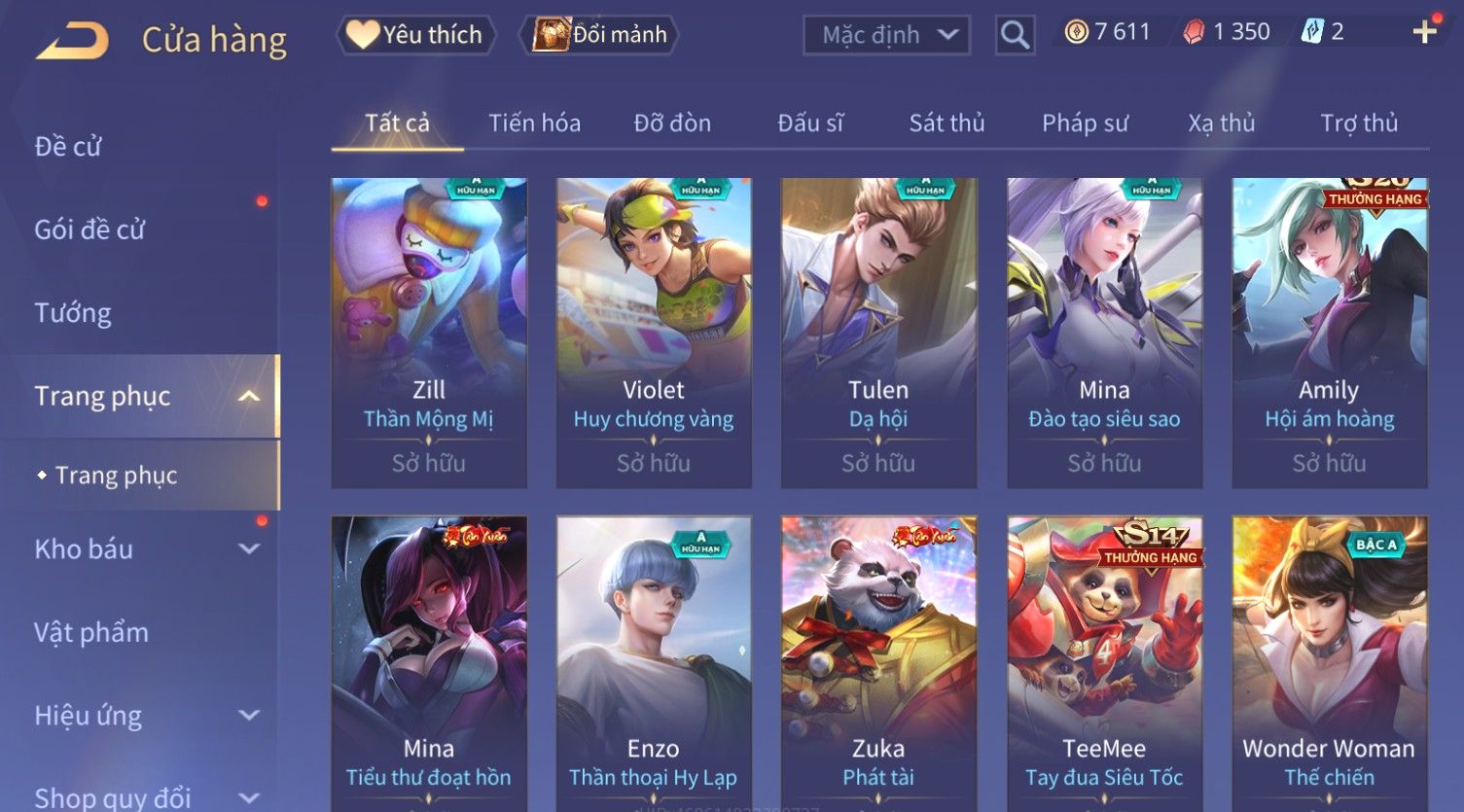
Task: Open the Đổi mảnh exchange
Action: (600, 35)
